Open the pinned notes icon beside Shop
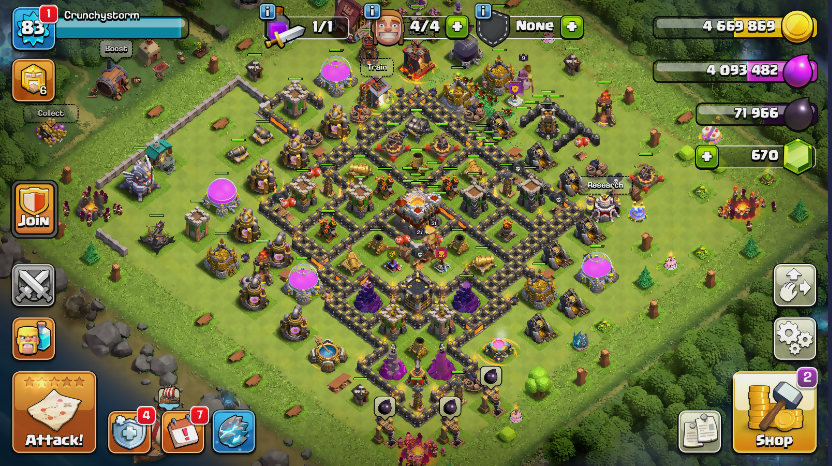The width and height of the screenshot is (832, 466). 700,430
